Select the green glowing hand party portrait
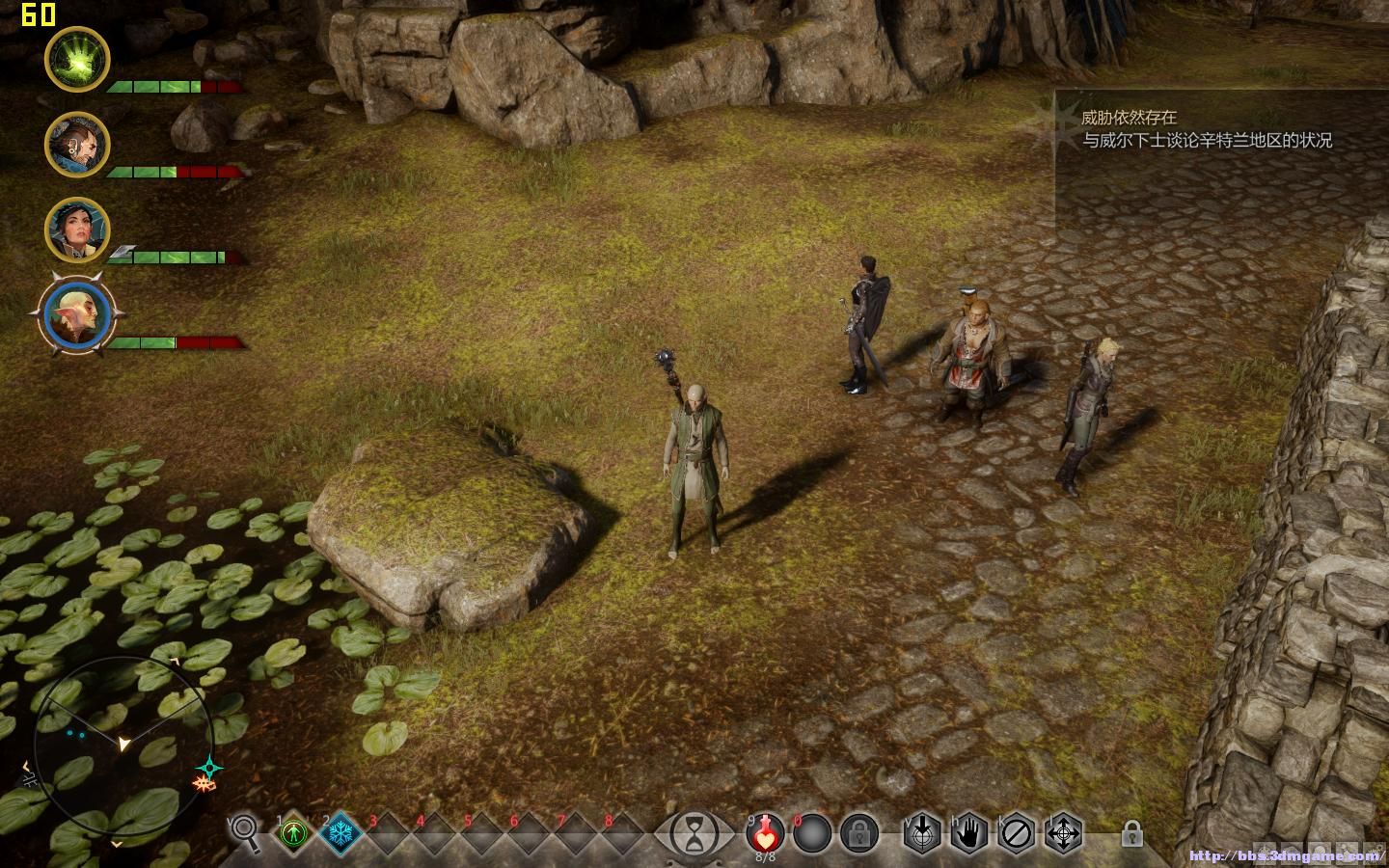Screen dimensions: 1389x868 (x=77, y=59)
